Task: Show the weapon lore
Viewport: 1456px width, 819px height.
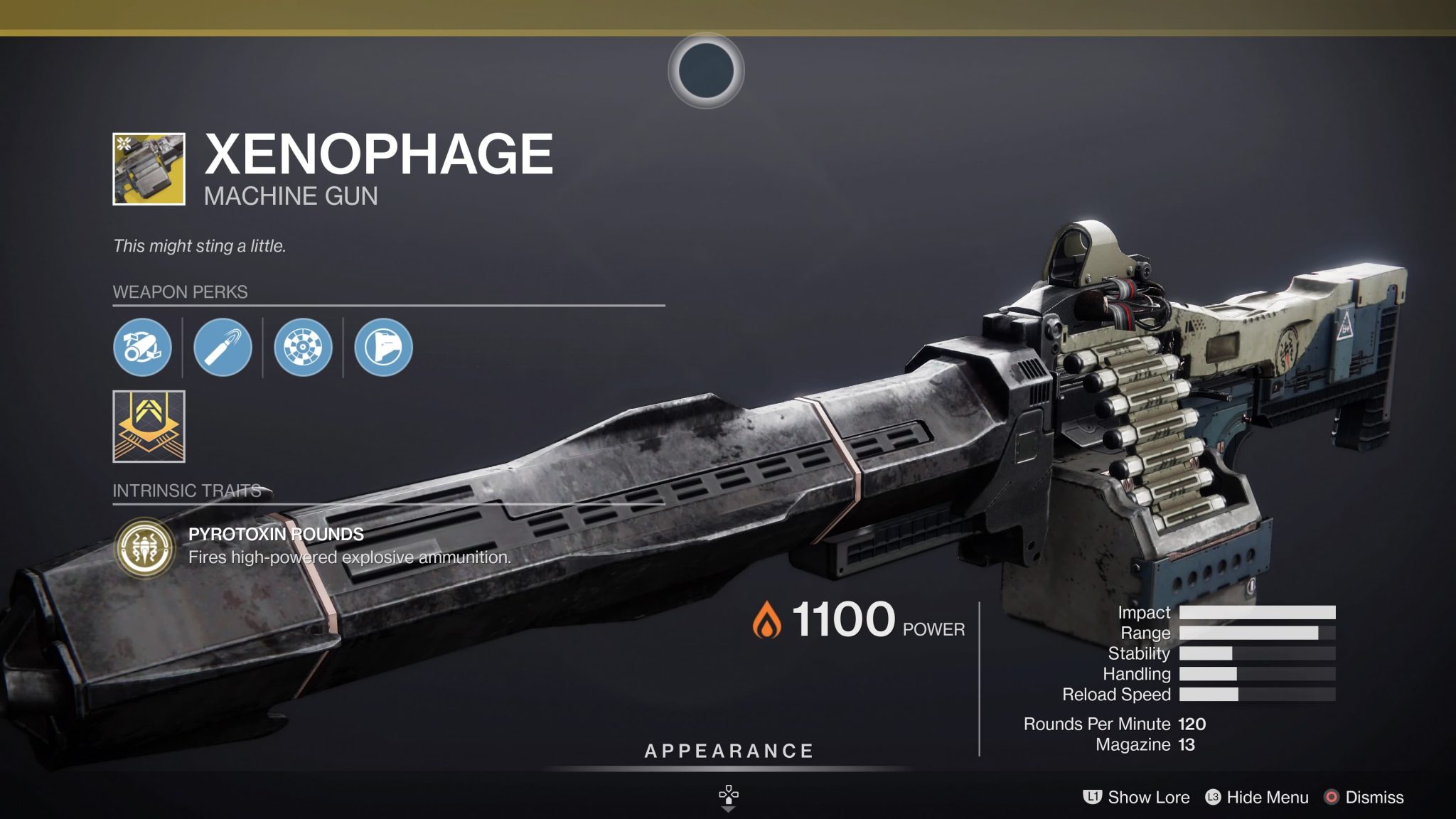Action: 1136,798
